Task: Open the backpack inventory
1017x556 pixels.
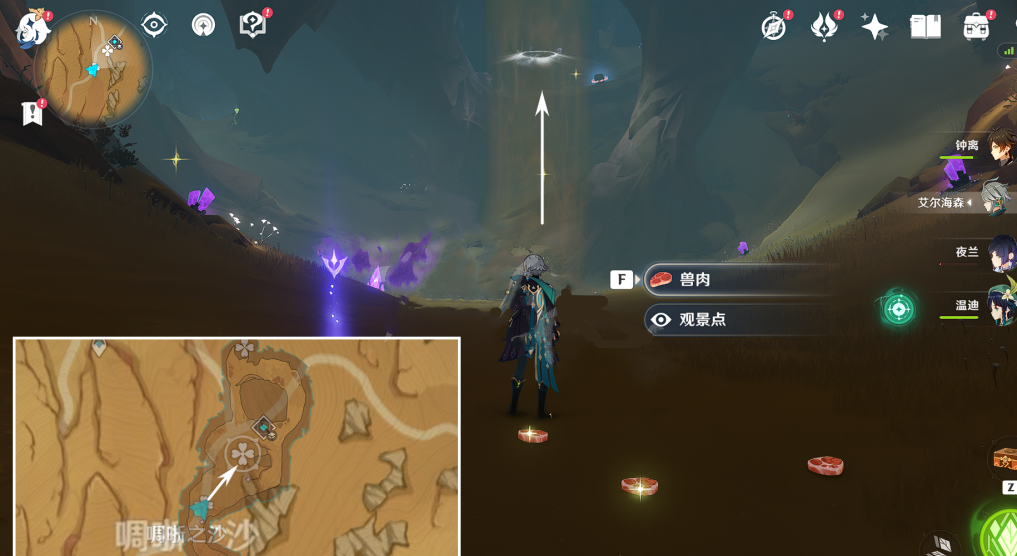Action: tap(977, 27)
